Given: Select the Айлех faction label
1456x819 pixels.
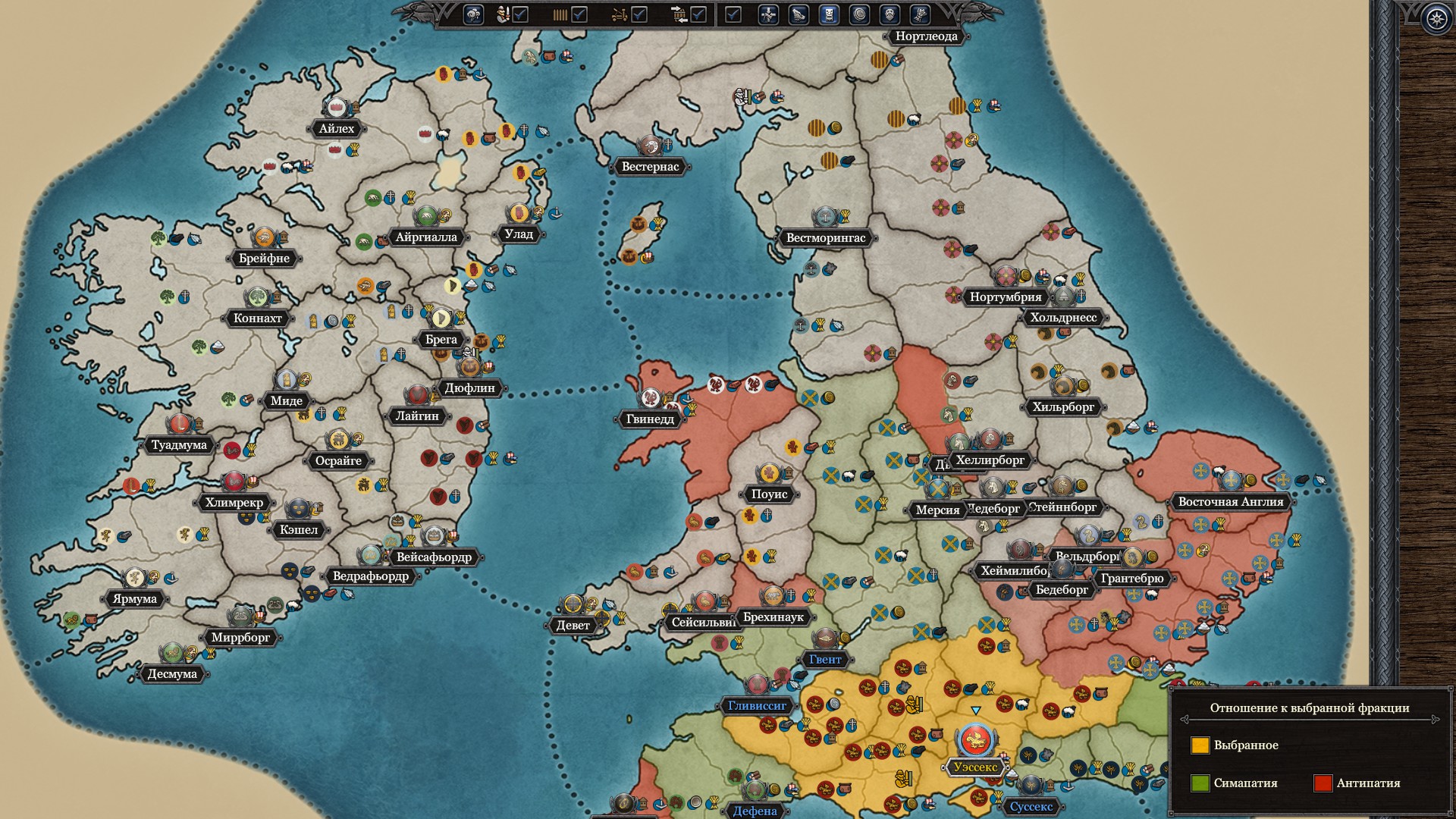Looking at the screenshot, I should click(x=336, y=129).
